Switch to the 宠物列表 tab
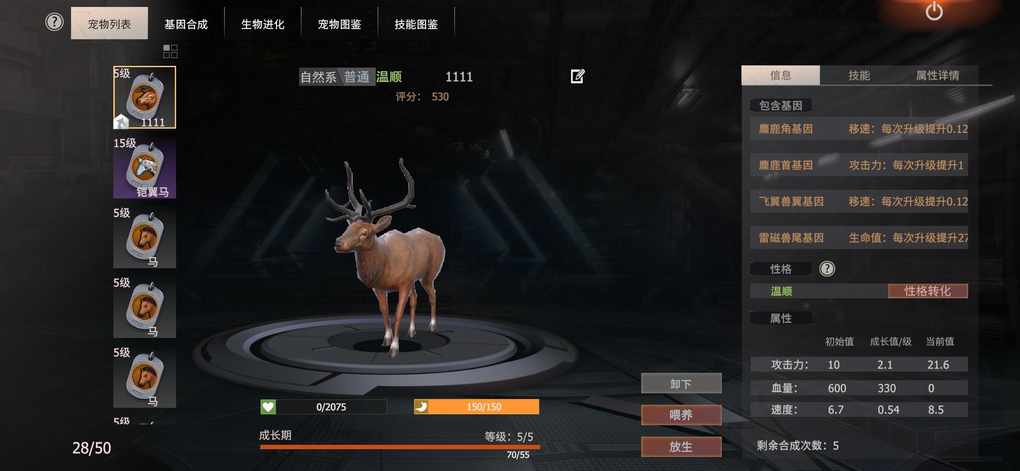1020x471 pixels. [109, 23]
